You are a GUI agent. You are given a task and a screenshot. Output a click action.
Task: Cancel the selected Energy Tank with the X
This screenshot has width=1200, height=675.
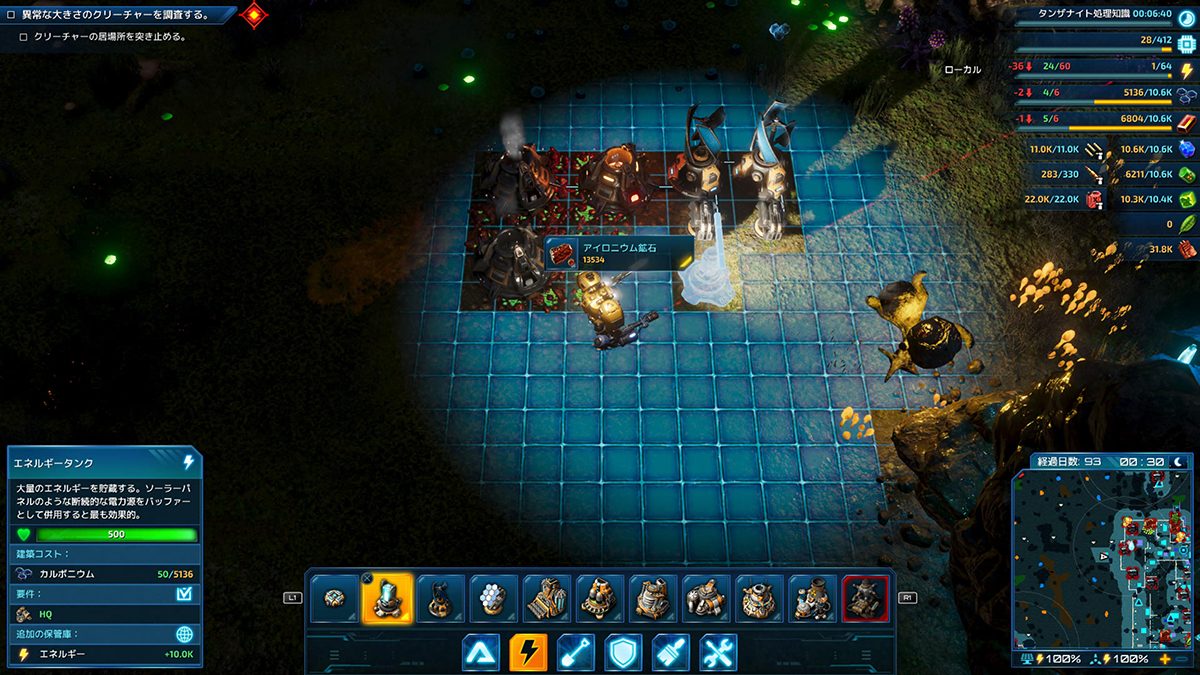367,578
